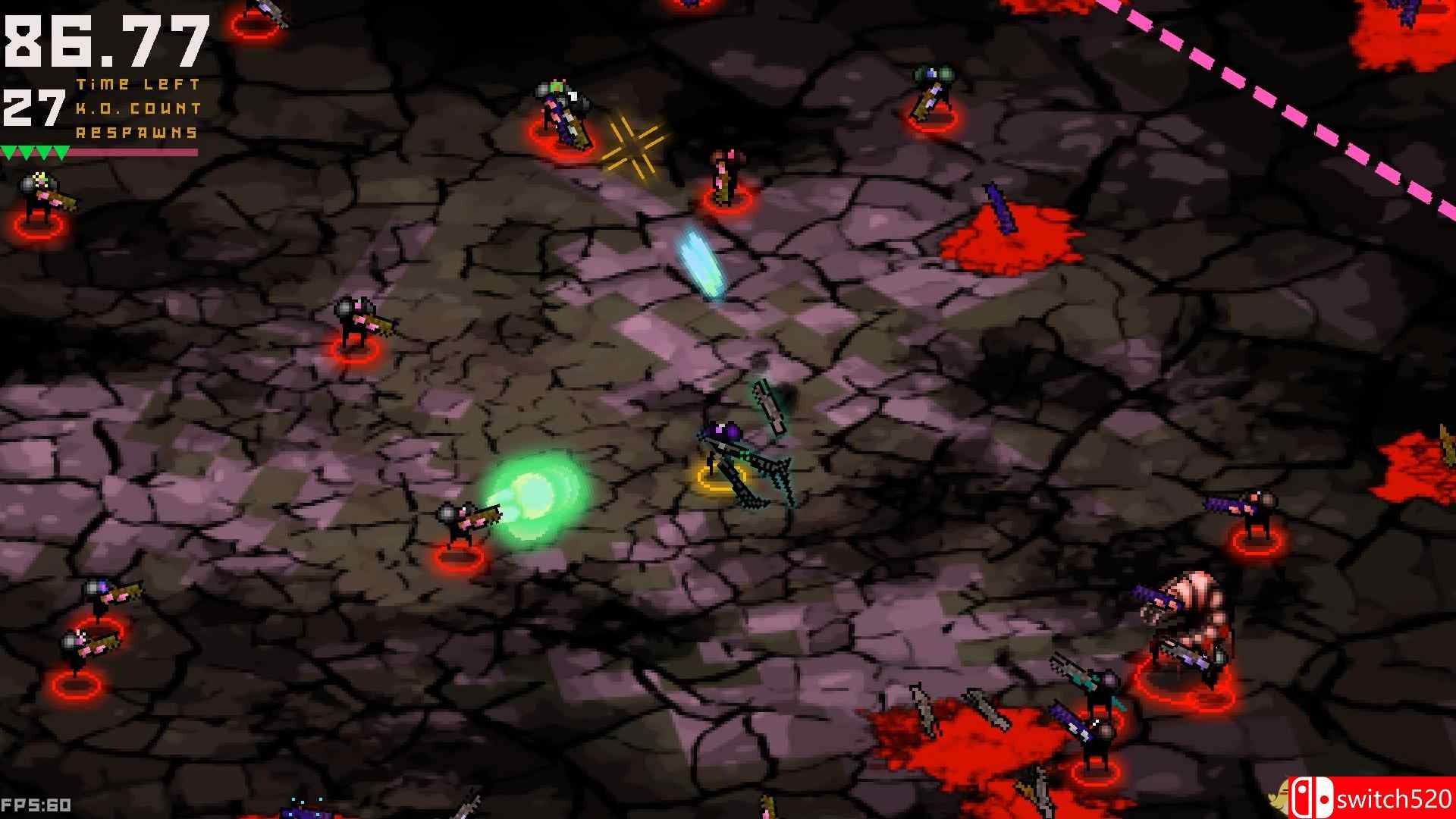
Task: Click the TIME LEFT label
Action: point(138,85)
